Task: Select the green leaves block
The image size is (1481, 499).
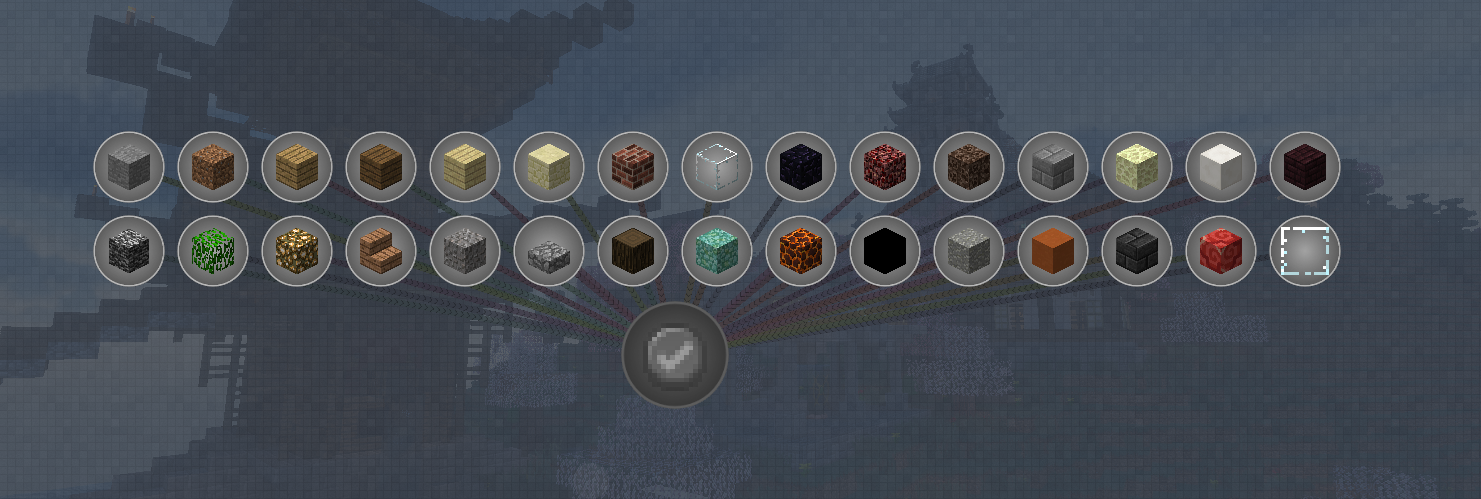Action: click(x=213, y=251)
